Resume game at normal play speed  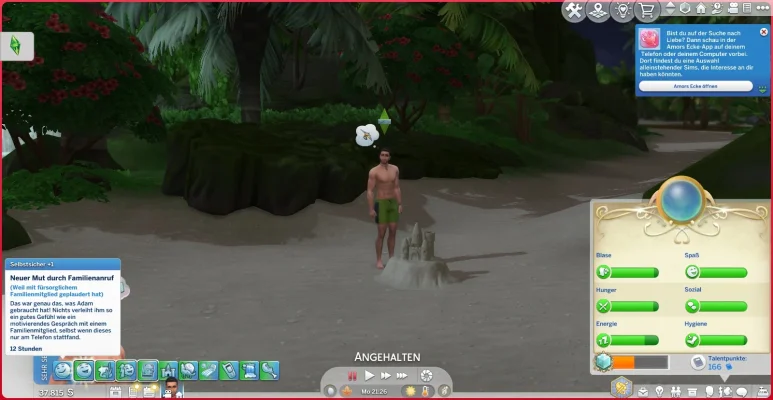(x=369, y=375)
